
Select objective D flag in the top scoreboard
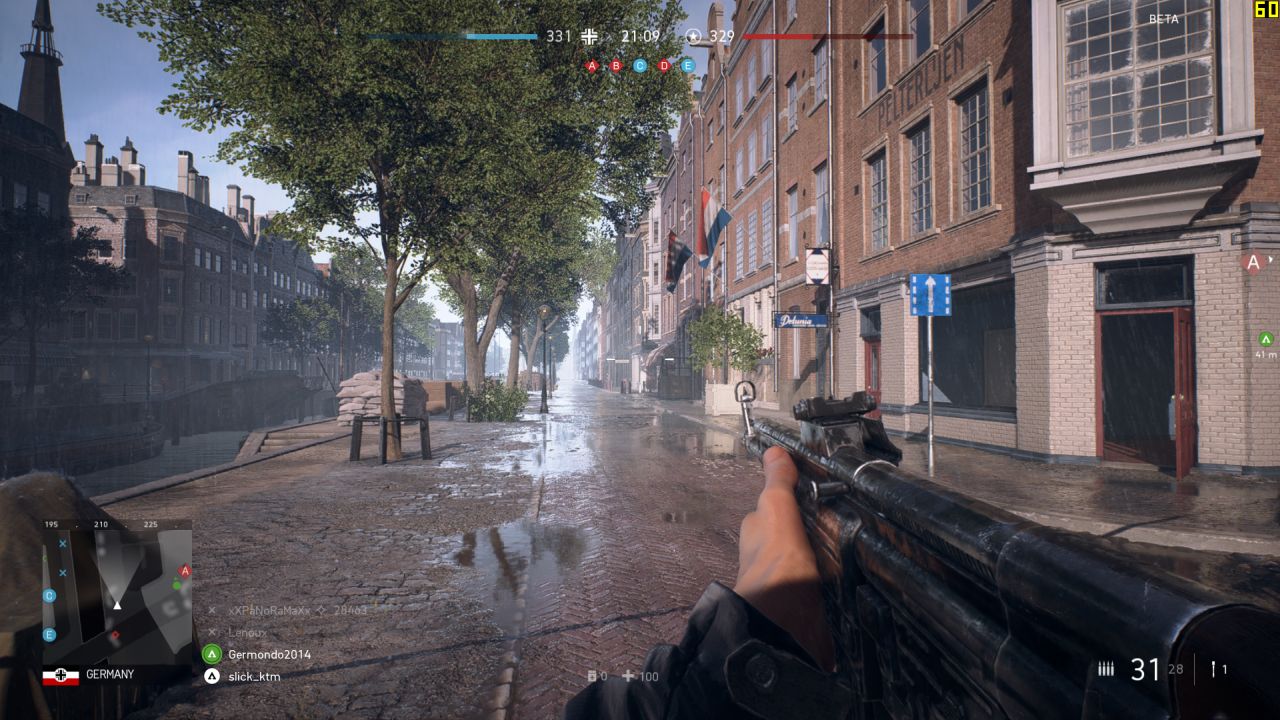tap(664, 66)
